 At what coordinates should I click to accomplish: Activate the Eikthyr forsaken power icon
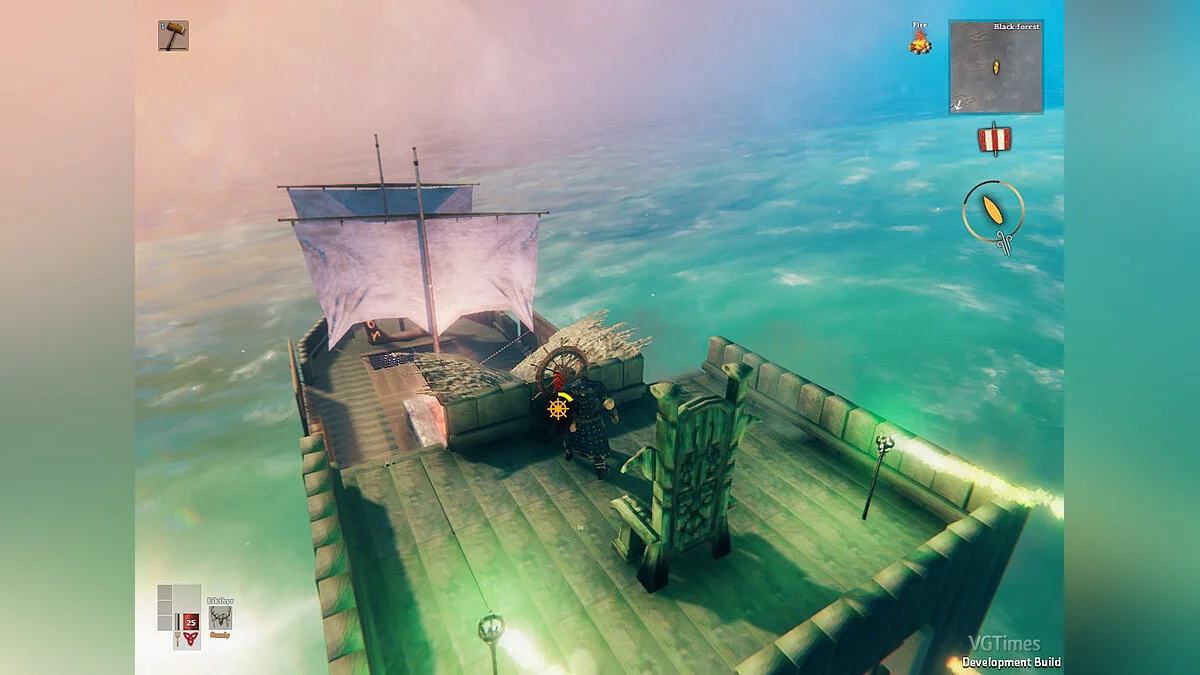[x=220, y=616]
